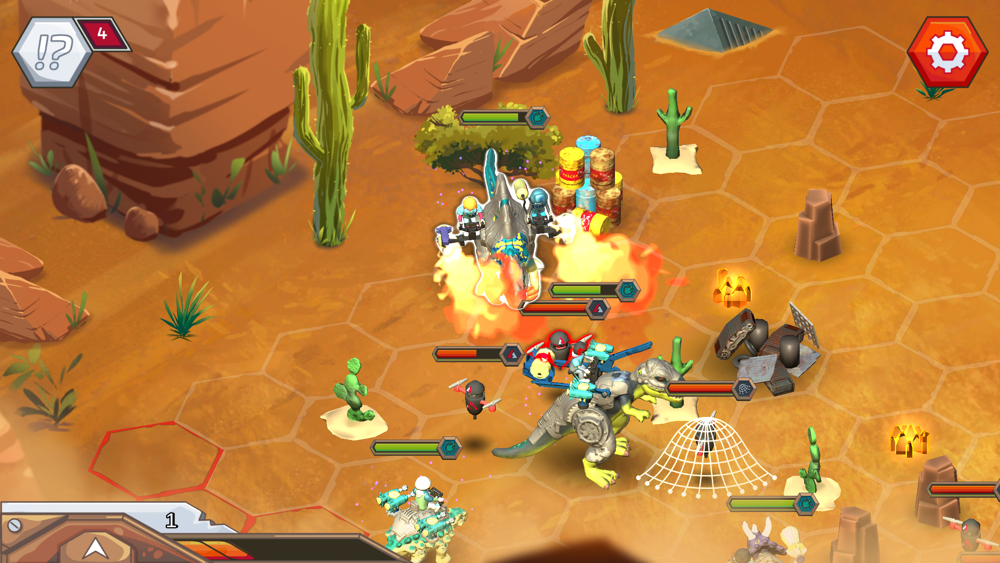Viewport: 1000px width, 563px height.
Task: Open the settings gear menu
Action: coord(946,52)
